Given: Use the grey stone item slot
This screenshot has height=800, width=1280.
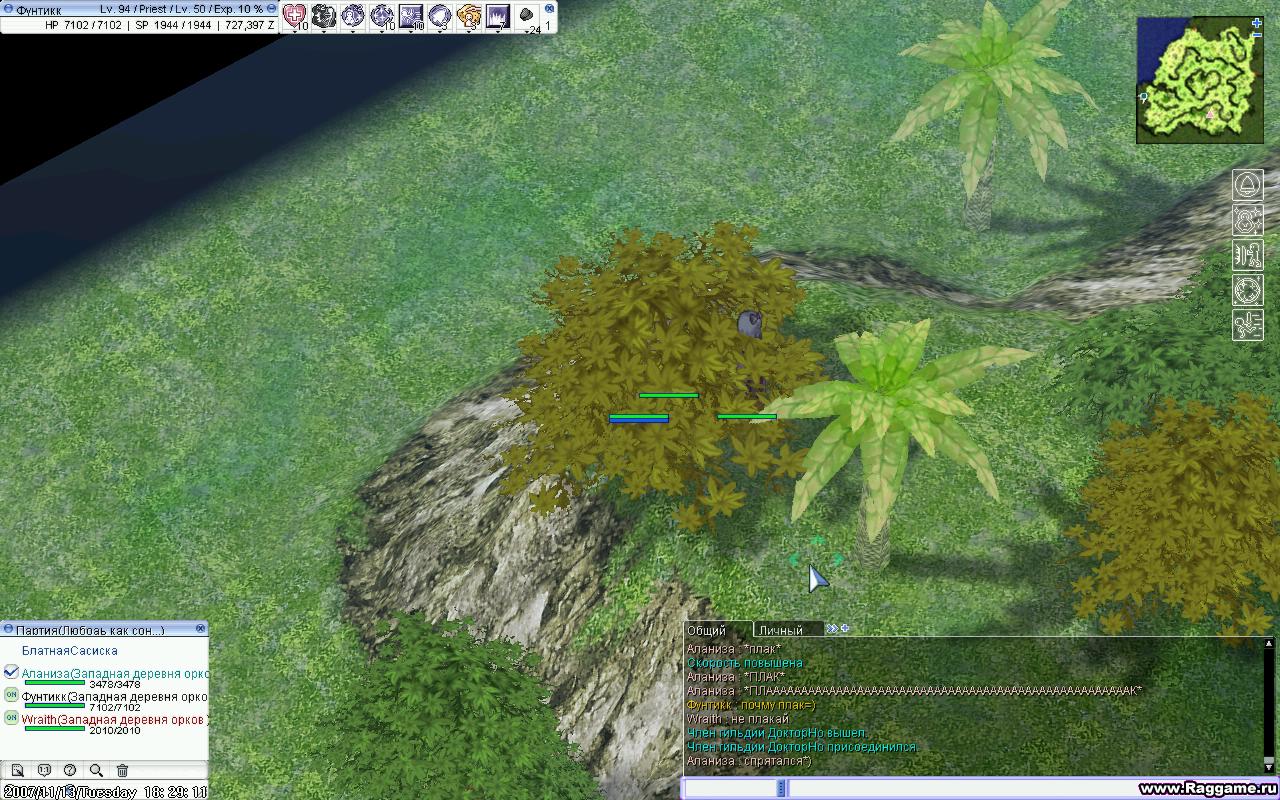Looking at the screenshot, I should 527,15.
